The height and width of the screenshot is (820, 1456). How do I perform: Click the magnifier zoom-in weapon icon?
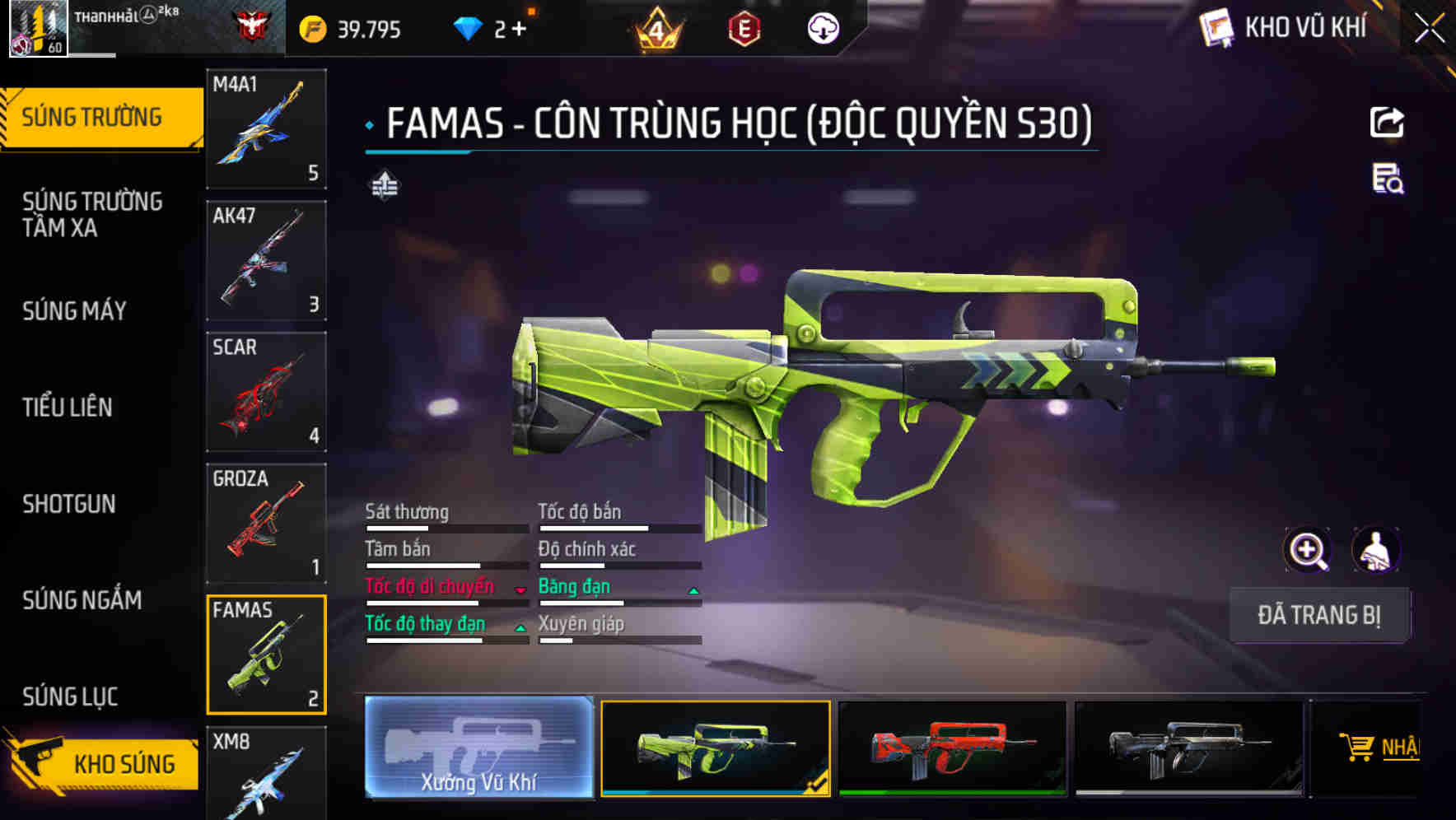click(x=1307, y=550)
